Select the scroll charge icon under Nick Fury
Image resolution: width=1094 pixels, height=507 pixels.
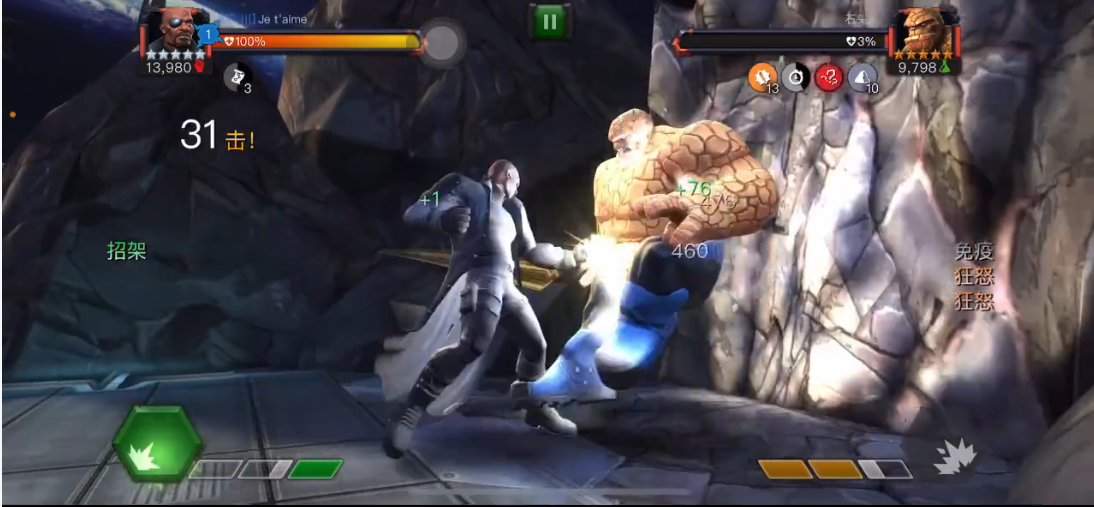(x=236, y=75)
